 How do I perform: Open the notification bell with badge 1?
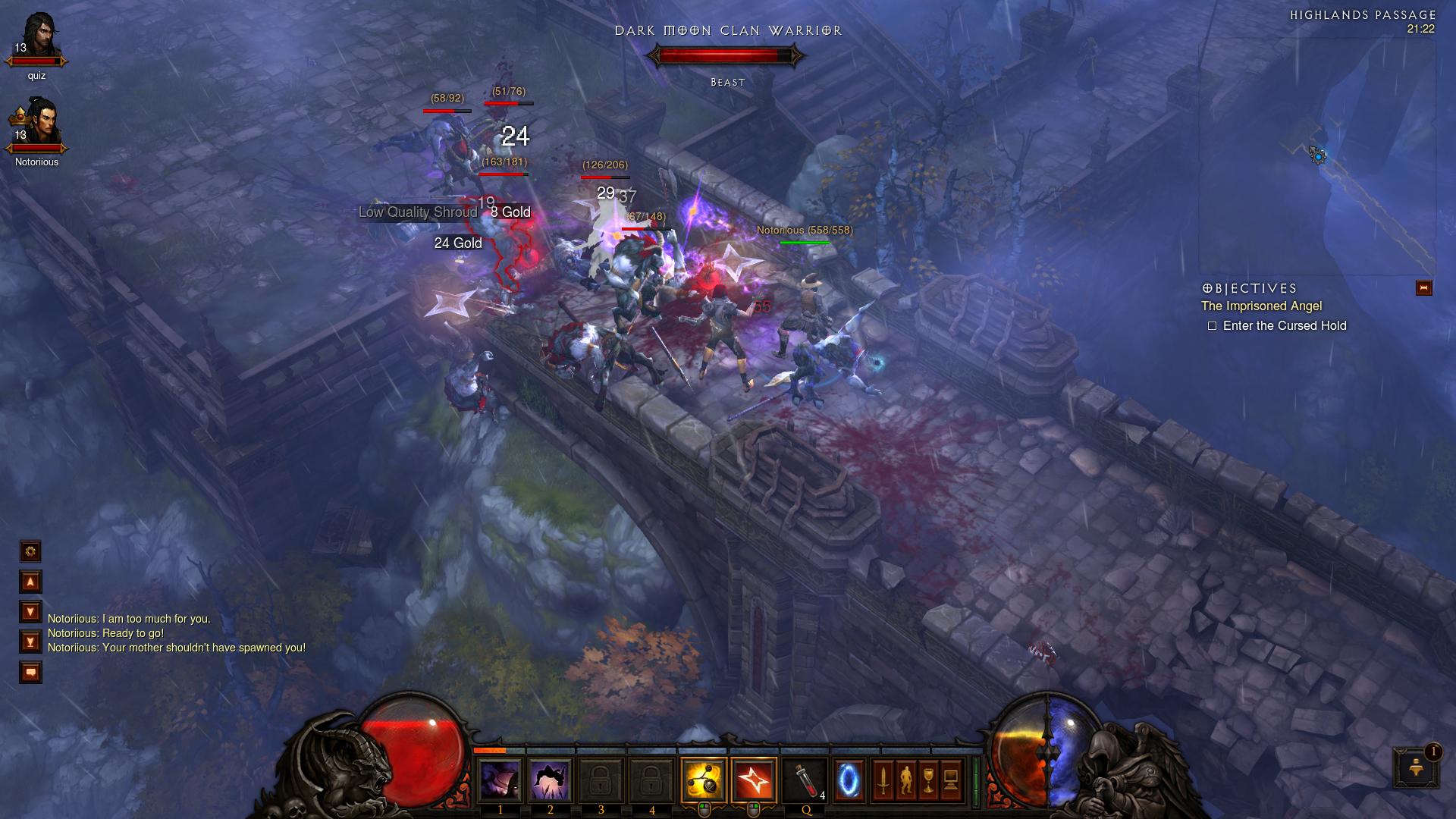tap(1415, 767)
